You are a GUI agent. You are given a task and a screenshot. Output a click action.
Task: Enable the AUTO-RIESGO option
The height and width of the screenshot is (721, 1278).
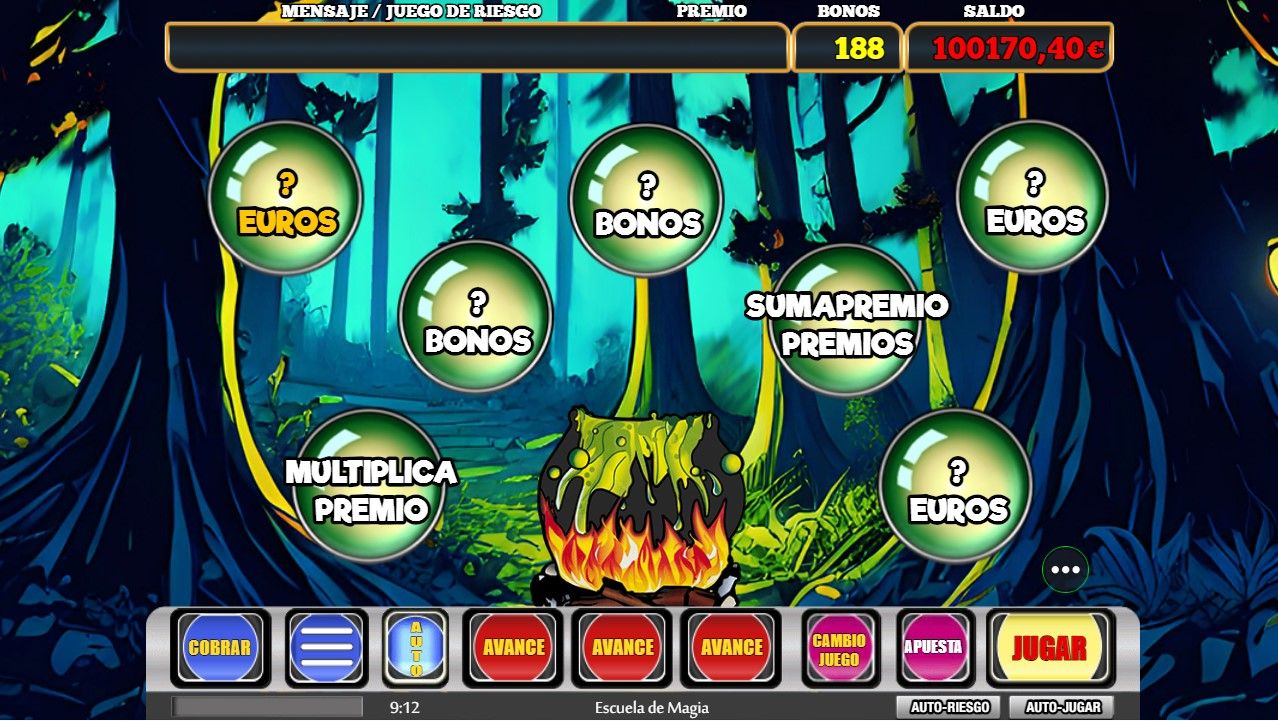coord(950,707)
